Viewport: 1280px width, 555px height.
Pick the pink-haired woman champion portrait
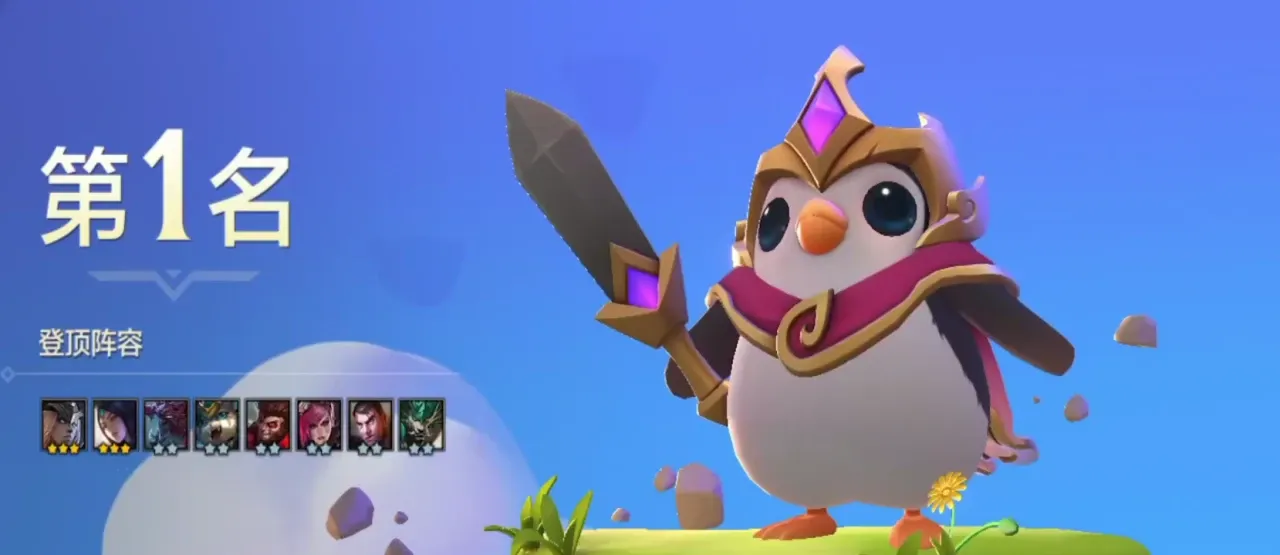tap(319, 422)
